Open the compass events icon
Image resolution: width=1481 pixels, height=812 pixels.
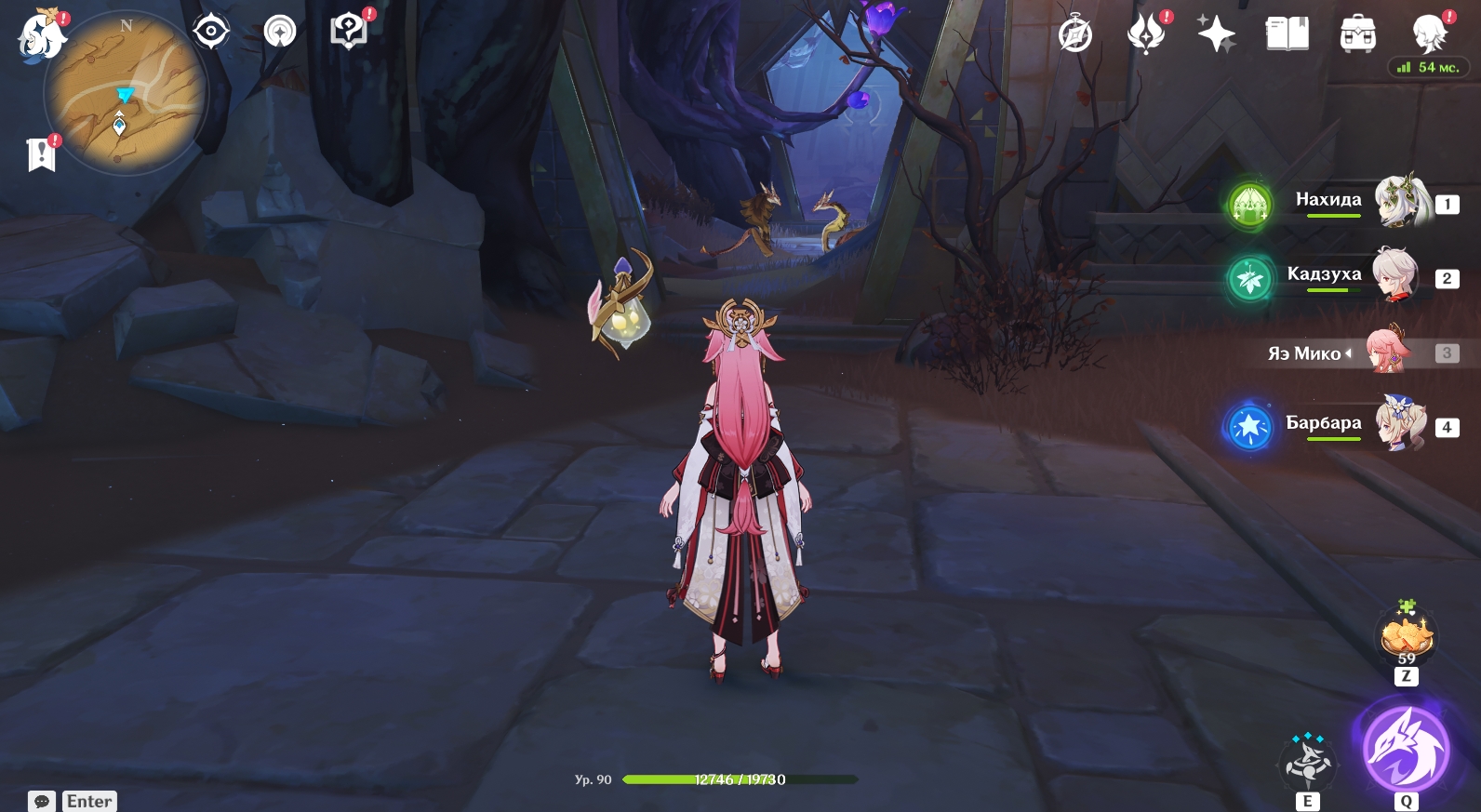(x=1075, y=35)
